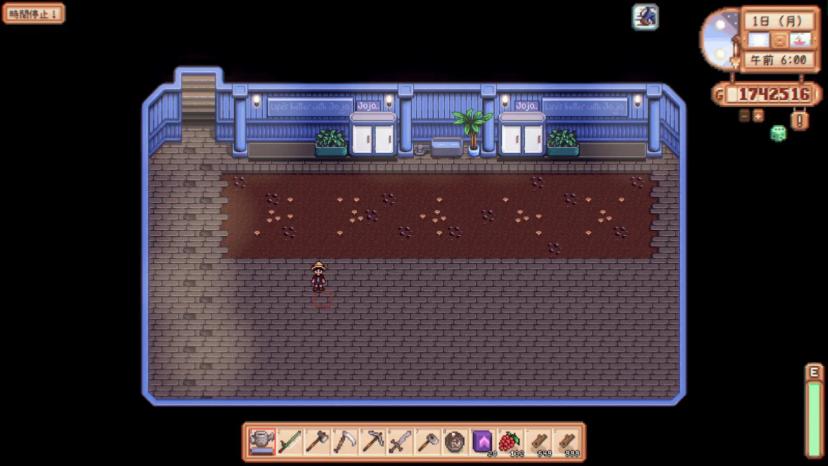
Task: Select the watering can hotbar slot
Action: tap(262, 441)
